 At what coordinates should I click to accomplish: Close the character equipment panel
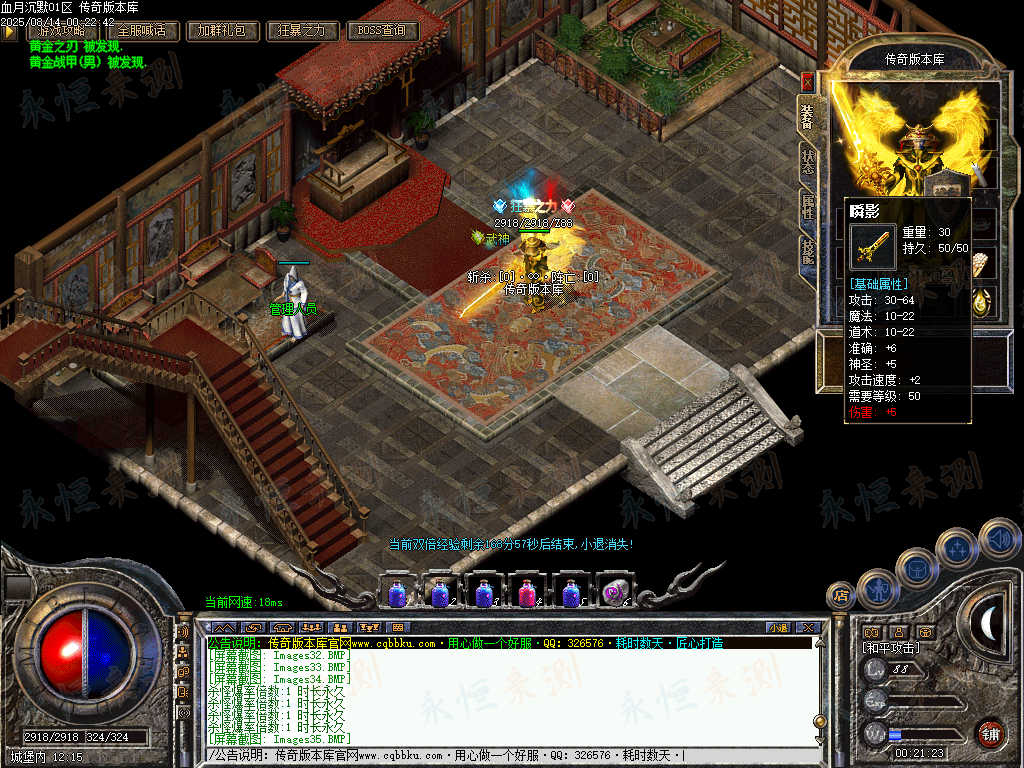tap(807, 84)
